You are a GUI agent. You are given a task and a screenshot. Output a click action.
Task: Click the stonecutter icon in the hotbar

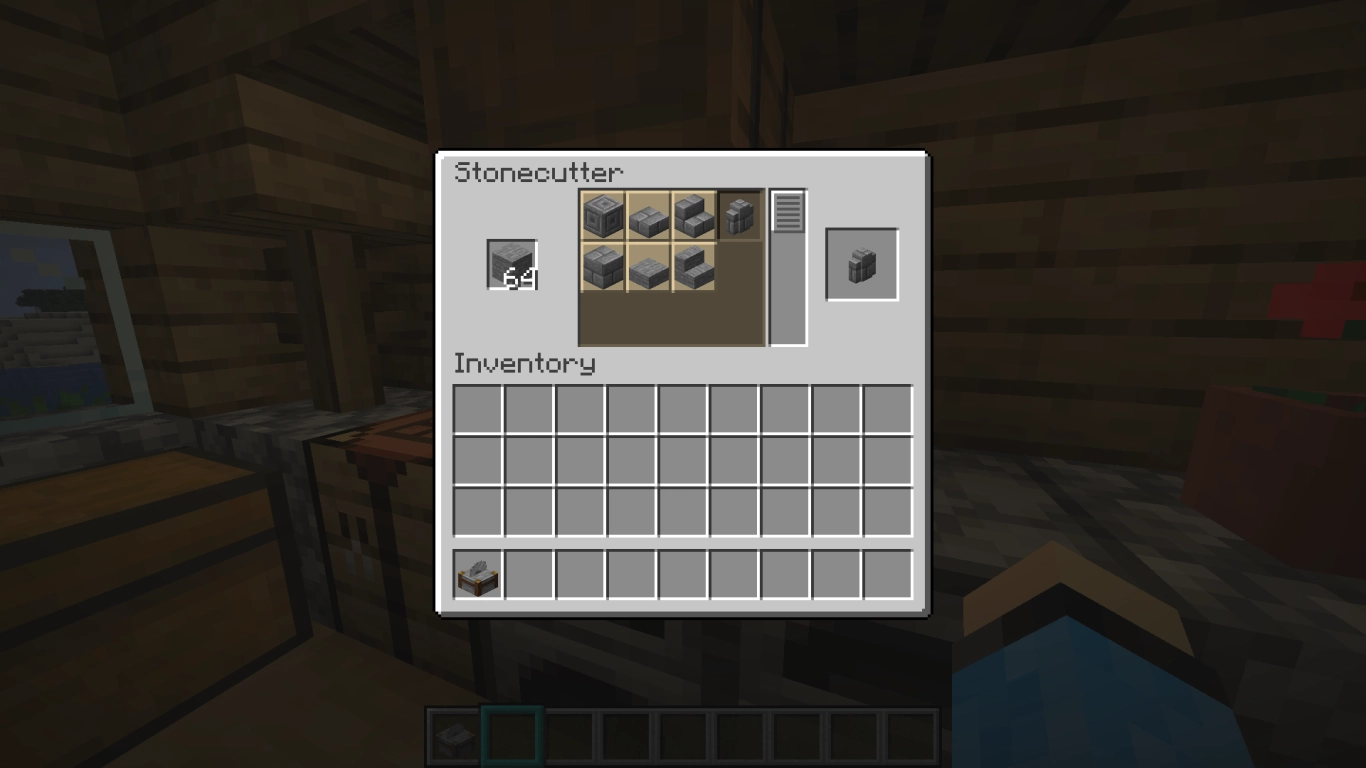pyautogui.click(x=455, y=737)
